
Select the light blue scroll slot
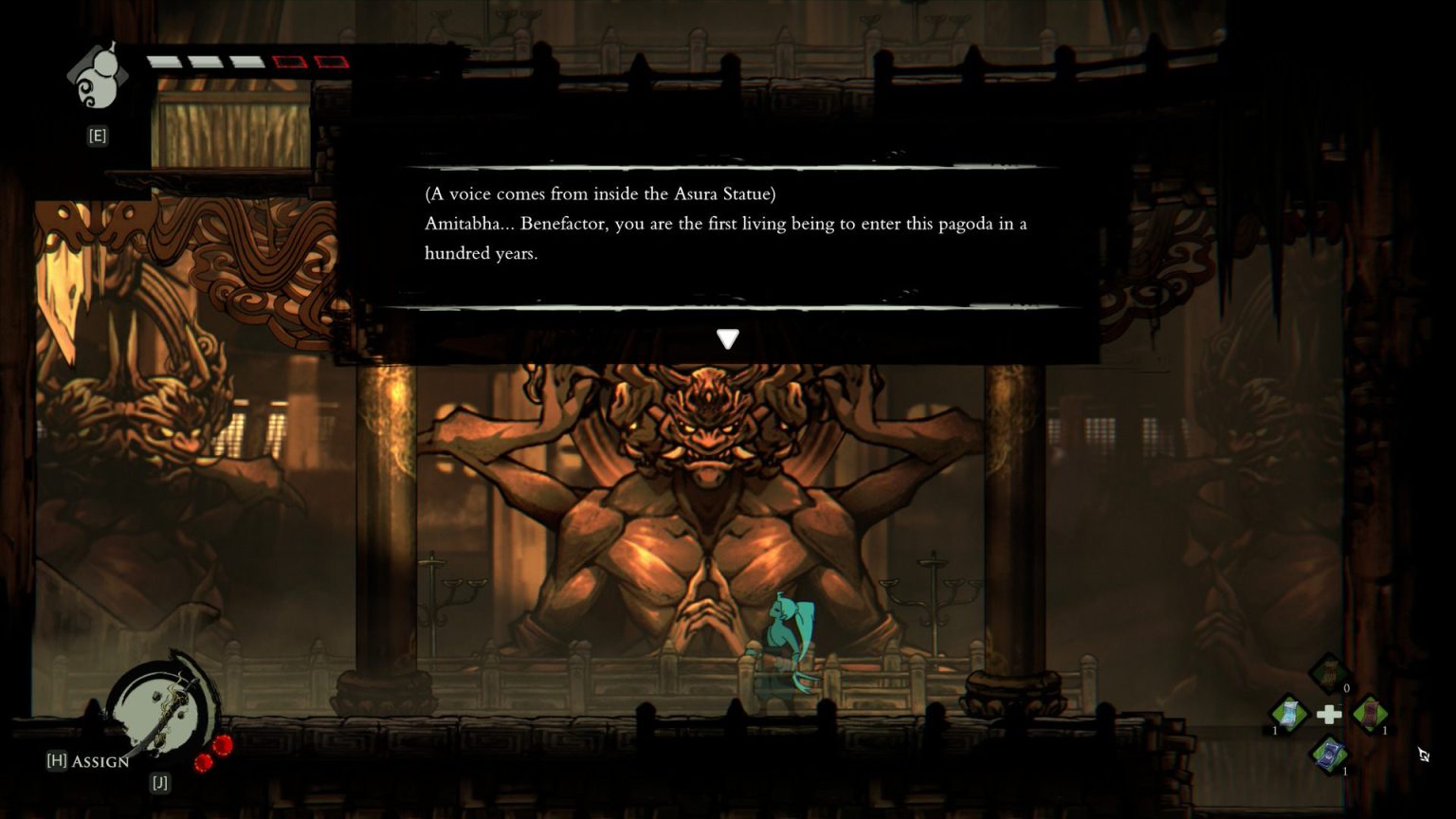(x=1288, y=713)
